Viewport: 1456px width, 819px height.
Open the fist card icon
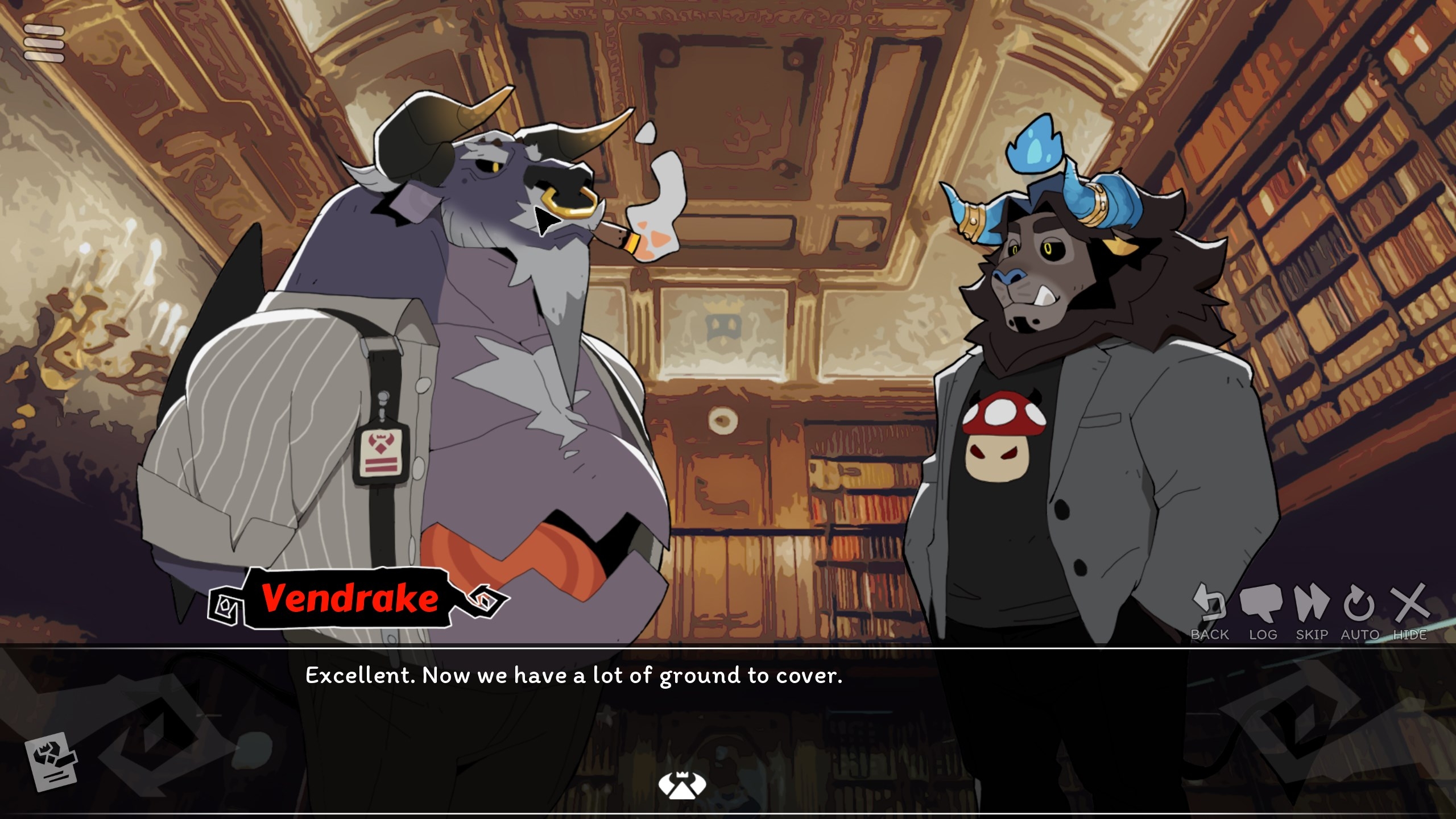tap(51, 761)
